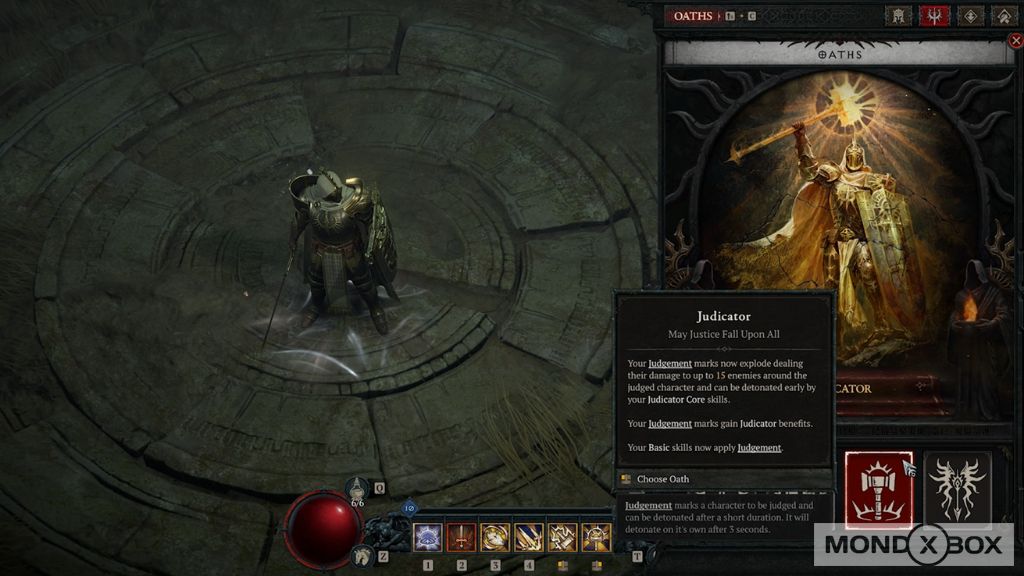Click the horse mount icon
The image size is (1024, 576).
362,556
